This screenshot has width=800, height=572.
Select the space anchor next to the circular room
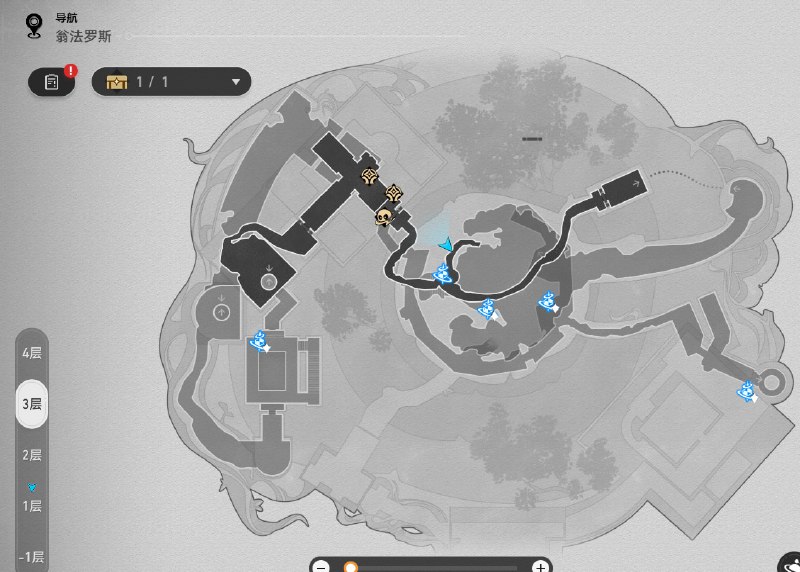point(746,391)
